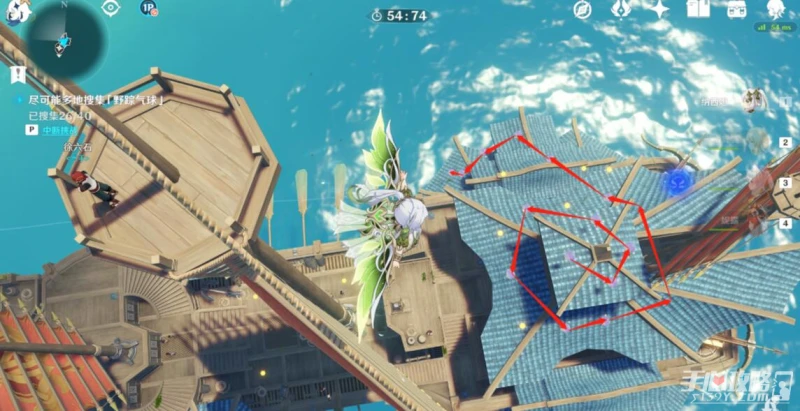Open the 1P co-op mode icon
This screenshot has width=800, height=411.
[x=149, y=9]
